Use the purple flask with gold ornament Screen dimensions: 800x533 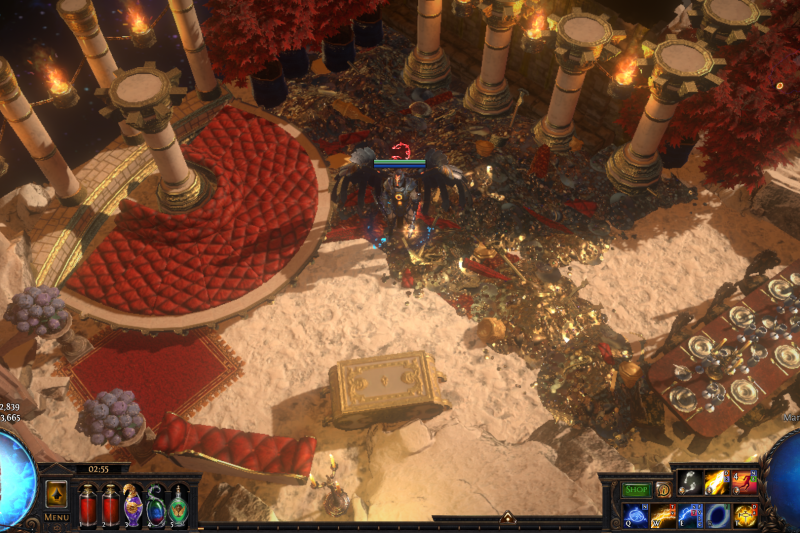[133, 503]
